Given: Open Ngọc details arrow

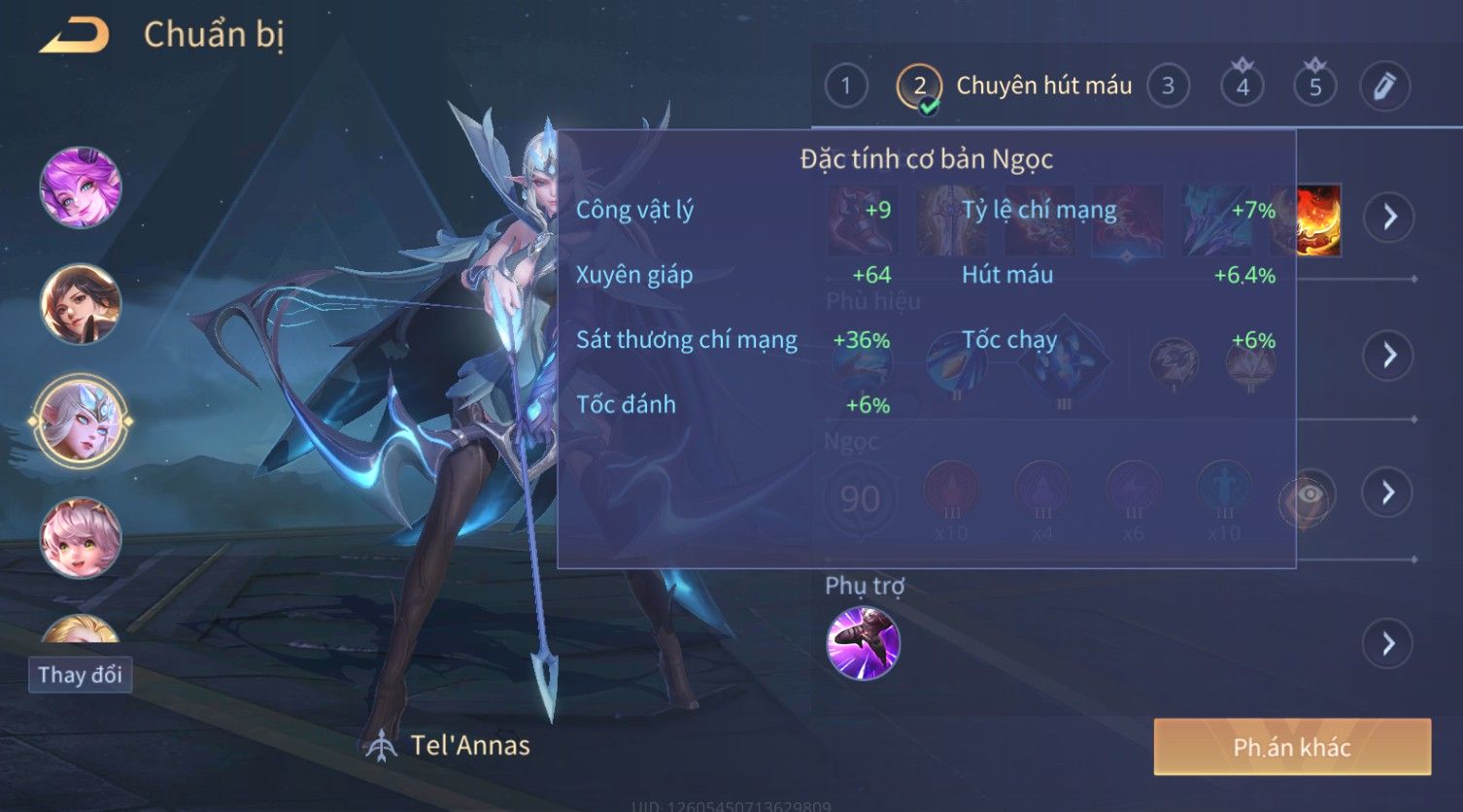Looking at the screenshot, I should tap(1389, 492).
